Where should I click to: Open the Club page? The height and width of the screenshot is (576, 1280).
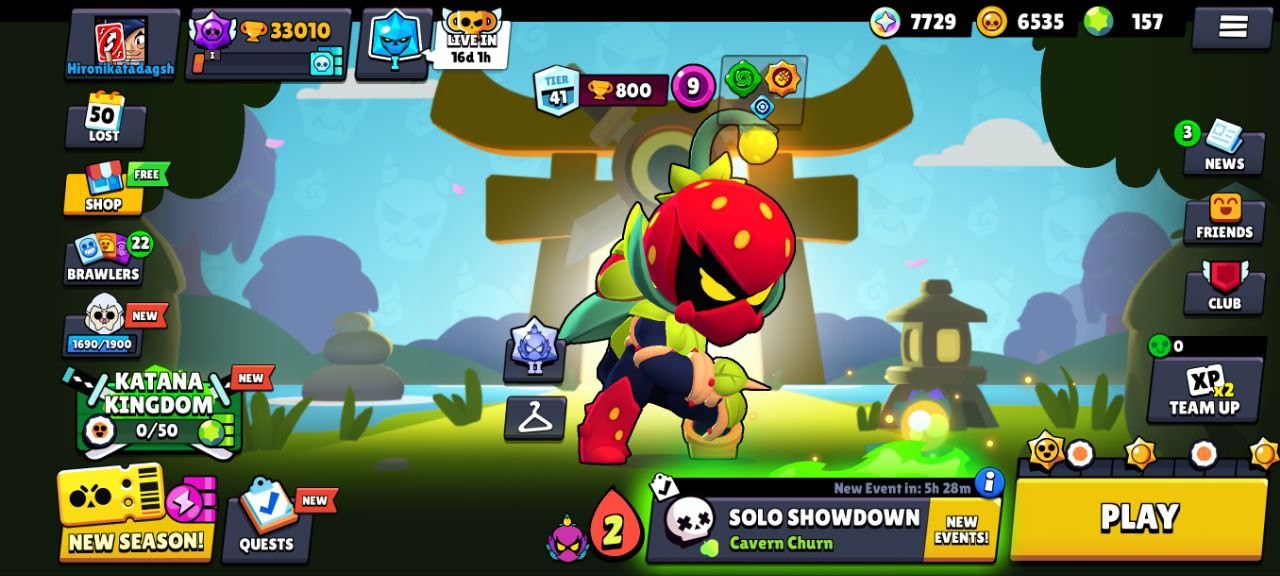coord(1224,288)
